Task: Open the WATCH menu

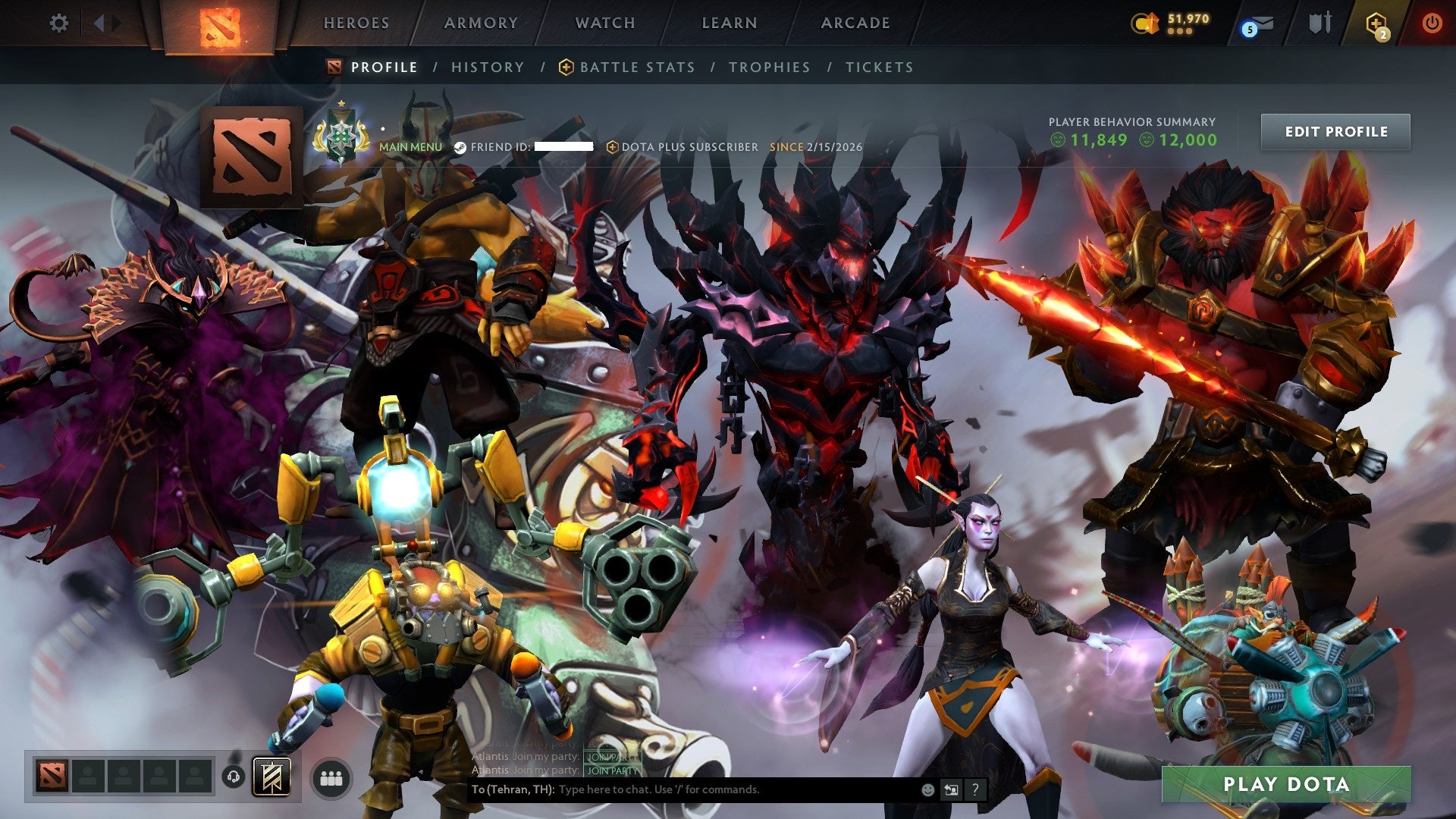Action: [605, 23]
